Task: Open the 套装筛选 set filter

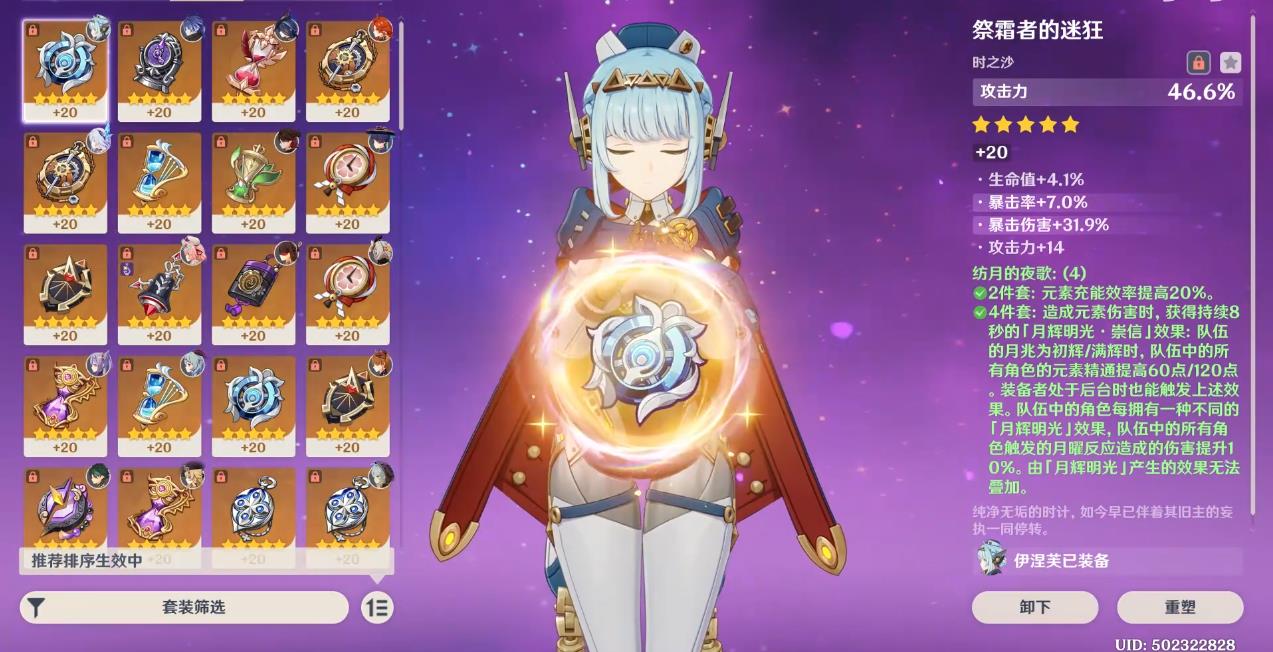Action: click(x=185, y=607)
